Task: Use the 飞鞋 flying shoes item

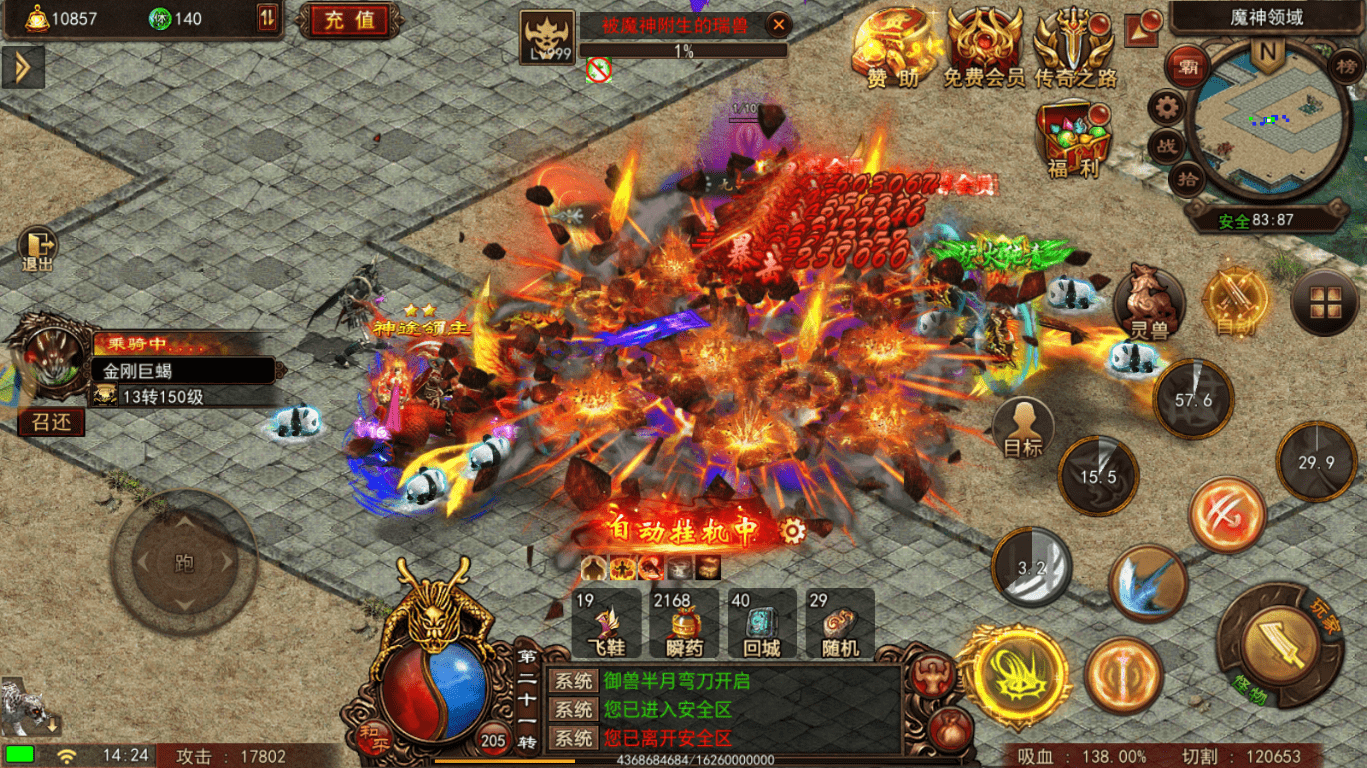Action: click(606, 623)
